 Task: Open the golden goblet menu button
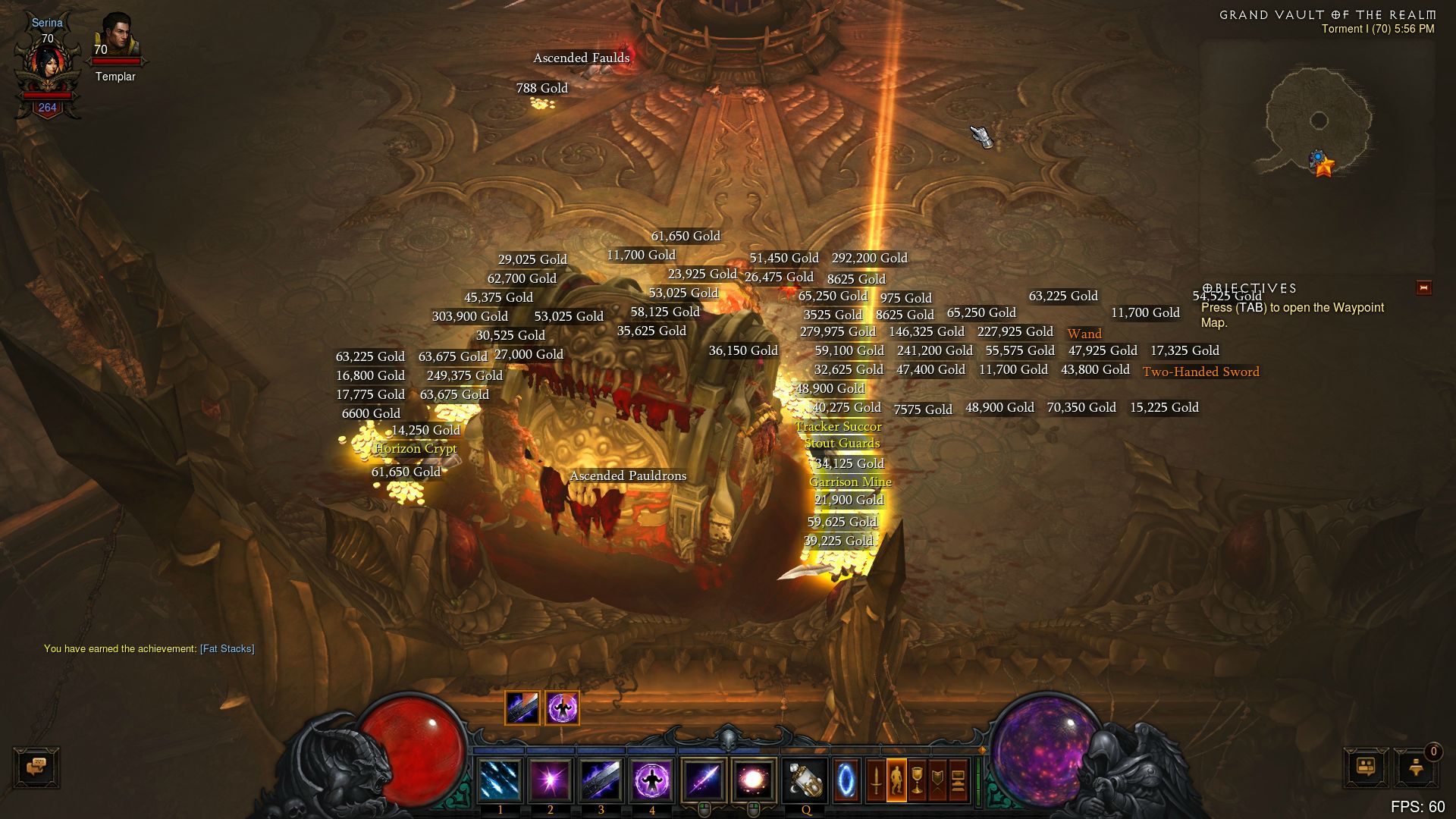pos(917,780)
